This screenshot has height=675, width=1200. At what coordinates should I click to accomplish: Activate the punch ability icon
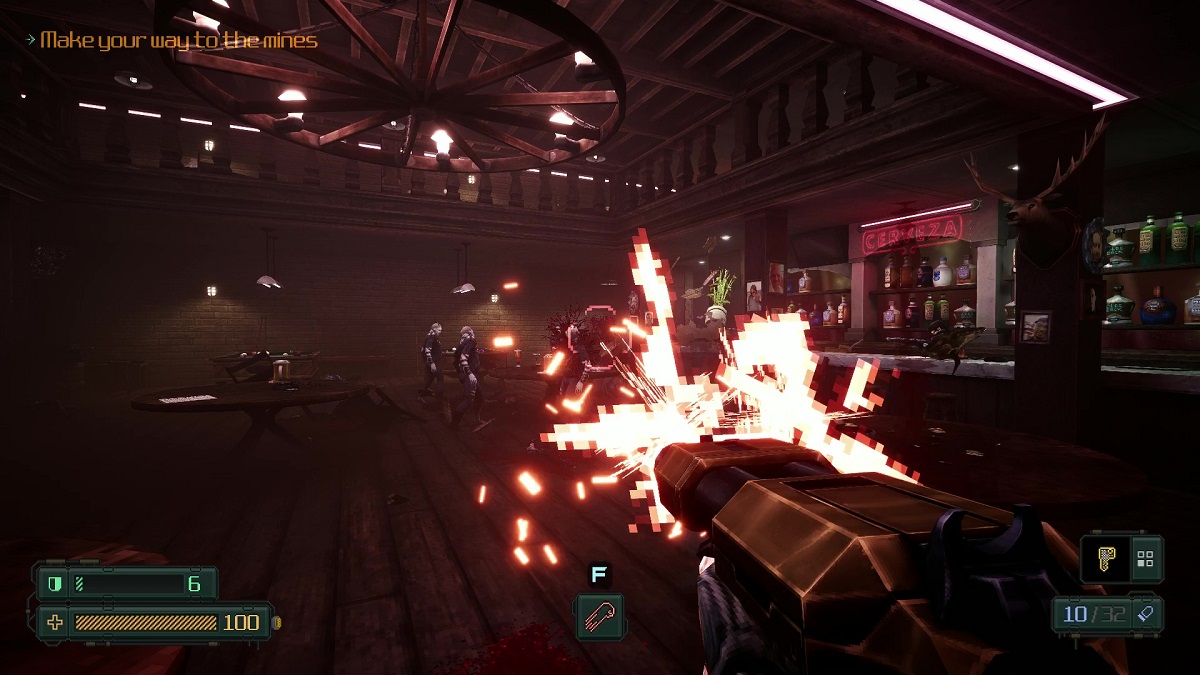coord(599,615)
